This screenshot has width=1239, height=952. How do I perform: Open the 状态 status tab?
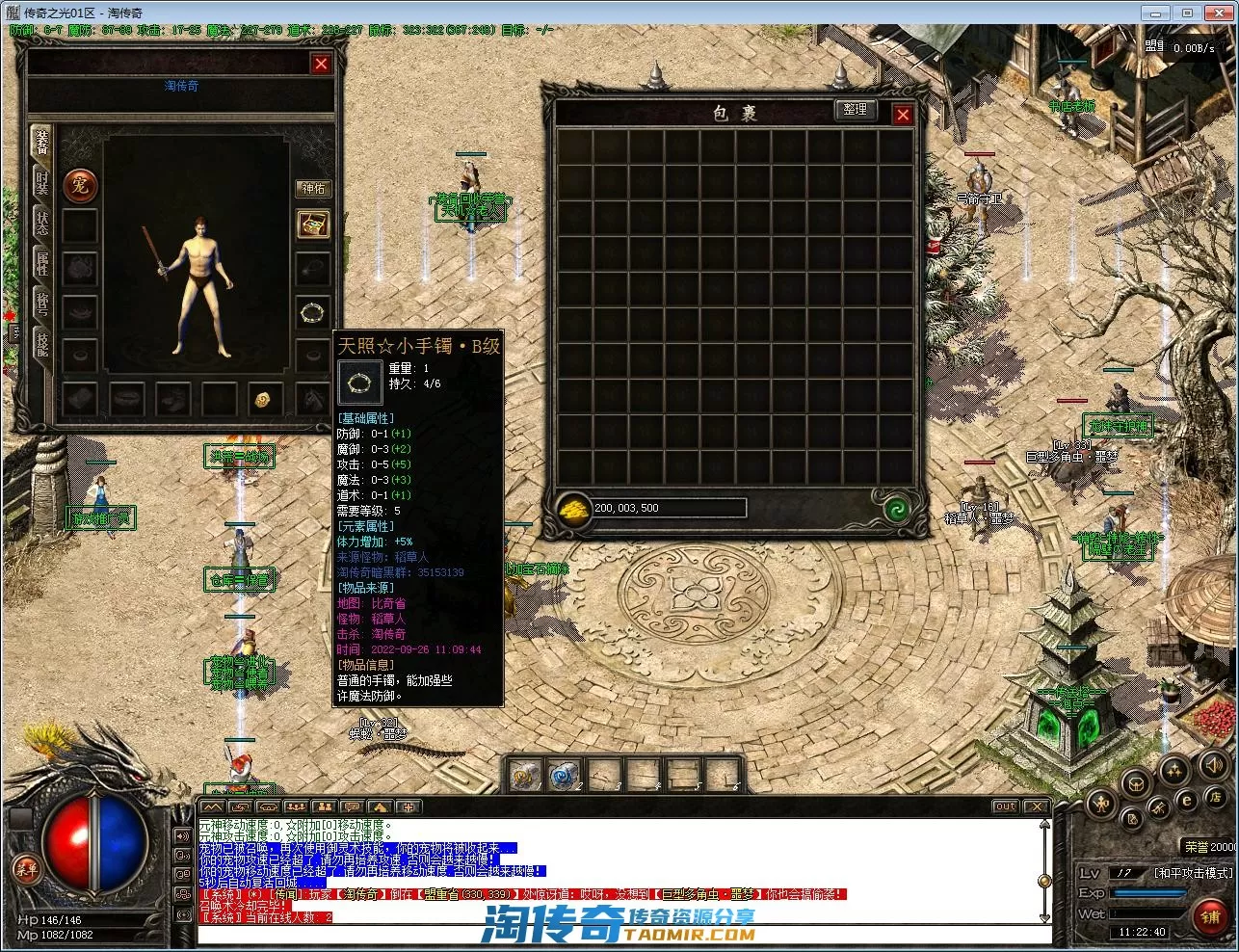pyautogui.click(x=42, y=224)
